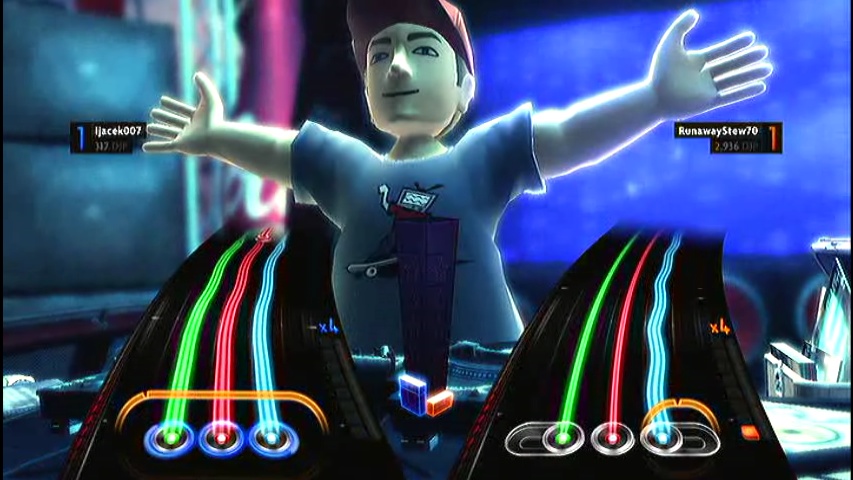
Task: Hit the green button on ljacek007's deck
Action: [166, 437]
